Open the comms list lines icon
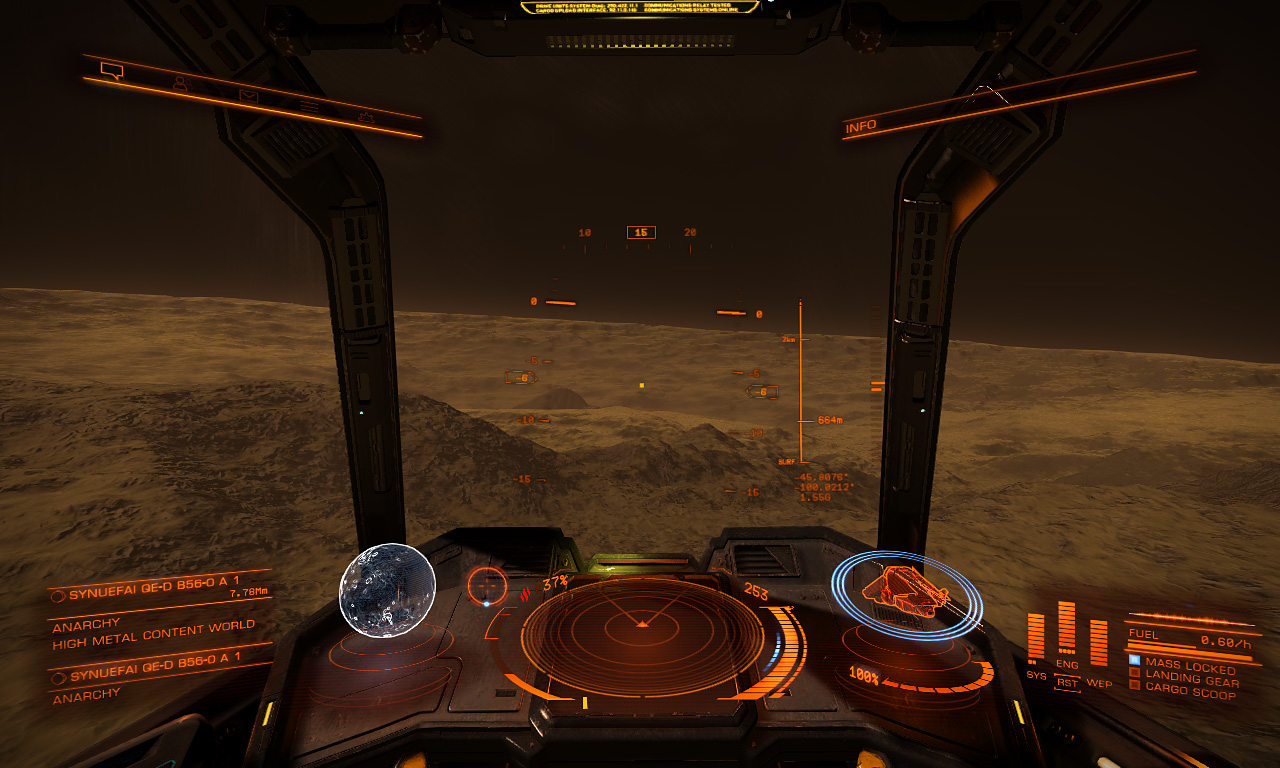 (309, 106)
